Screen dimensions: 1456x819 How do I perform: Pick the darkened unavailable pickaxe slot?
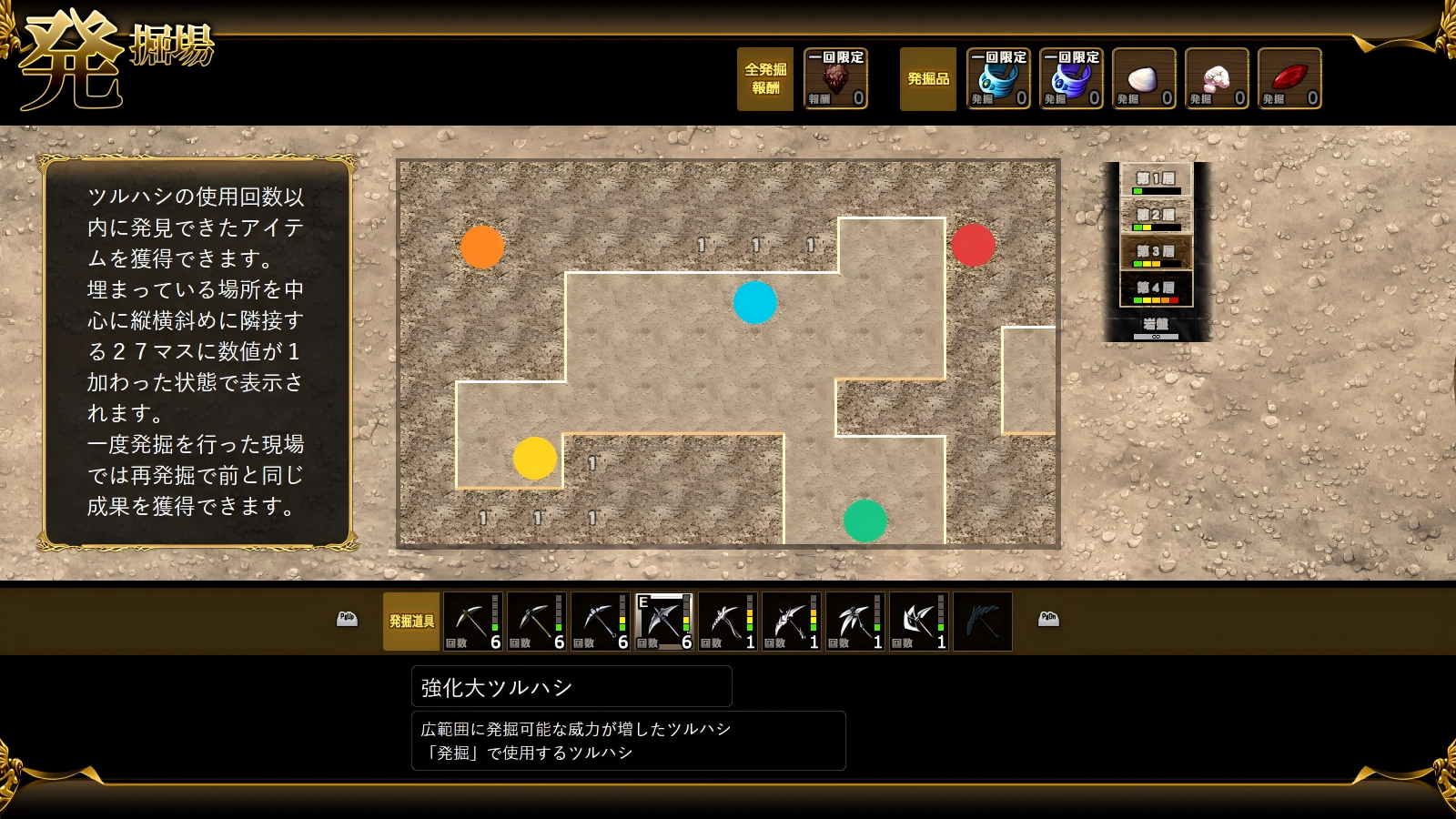(982, 622)
